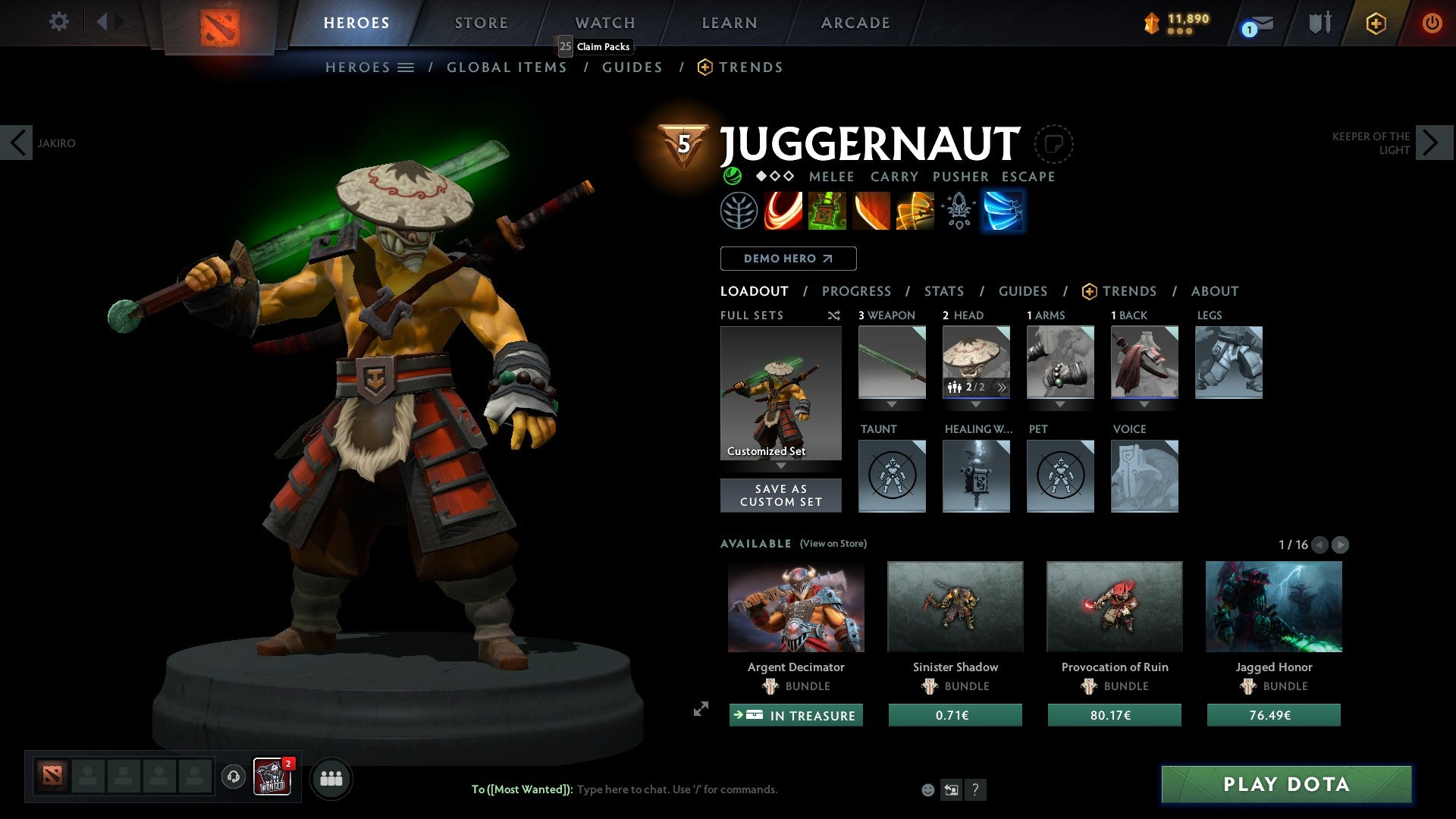Image resolution: width=1456 pixels, height=819 pixels.
Task: Select the Jagged Honor bundle thumbnail
Action: [1273, 607]
